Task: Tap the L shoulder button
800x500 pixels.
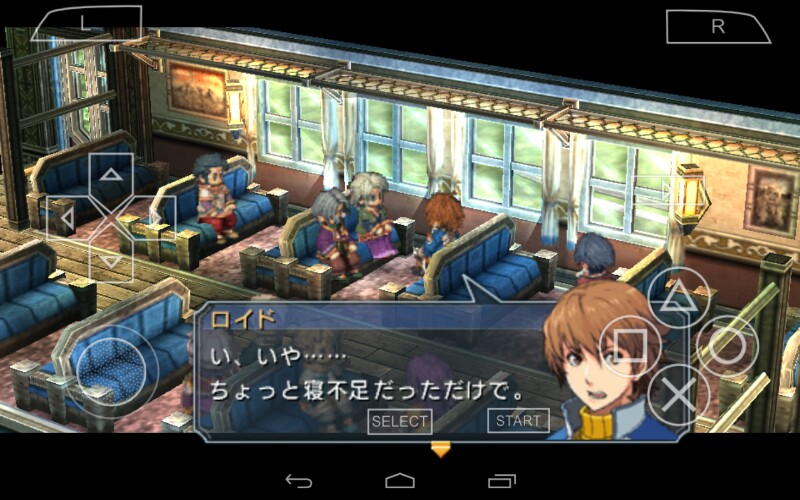Action: [86, 24]
